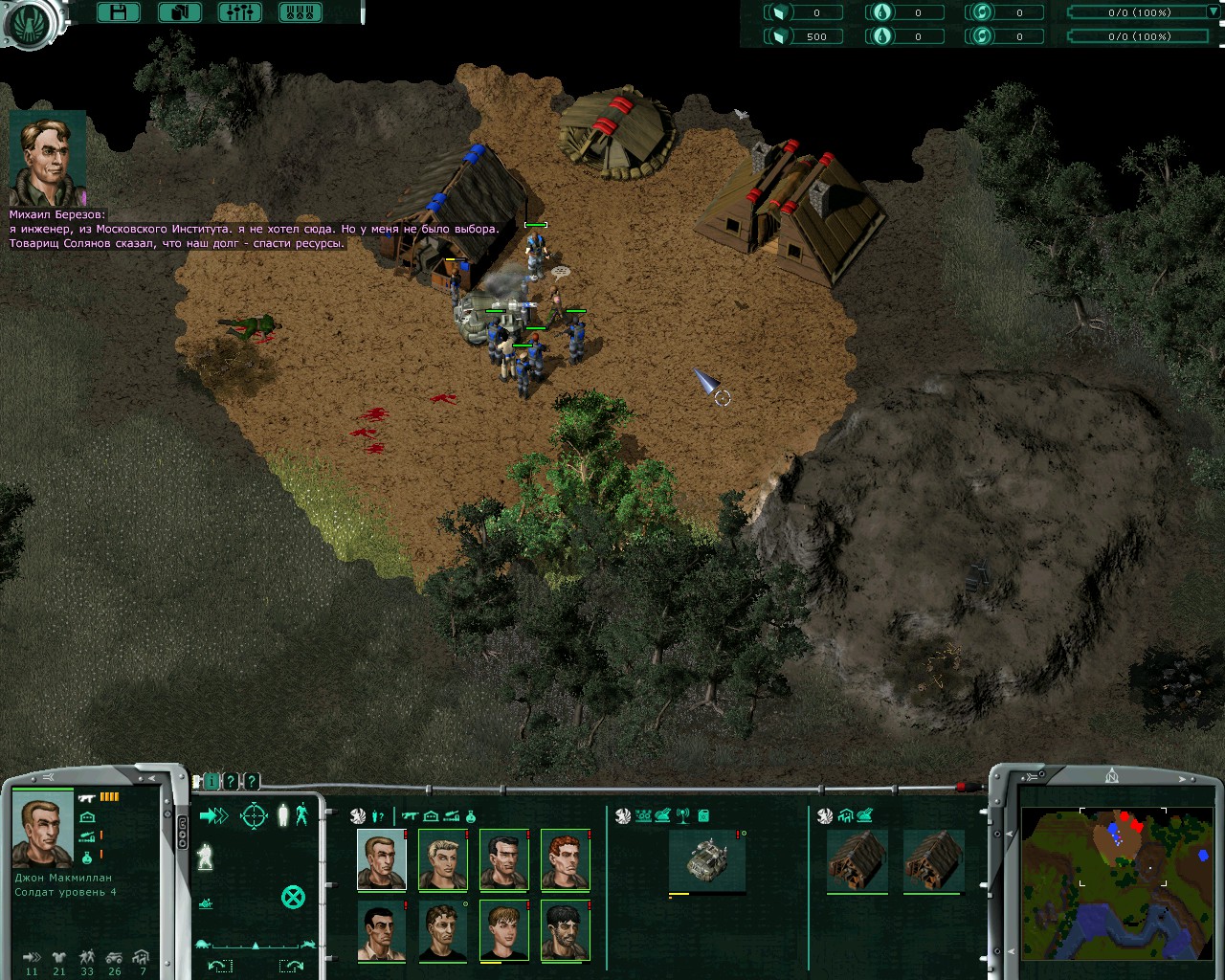The width and height of the screenshot is (1225, 980).
Task: Filter units by the rifle soldier icon
Action: (411, 816)
